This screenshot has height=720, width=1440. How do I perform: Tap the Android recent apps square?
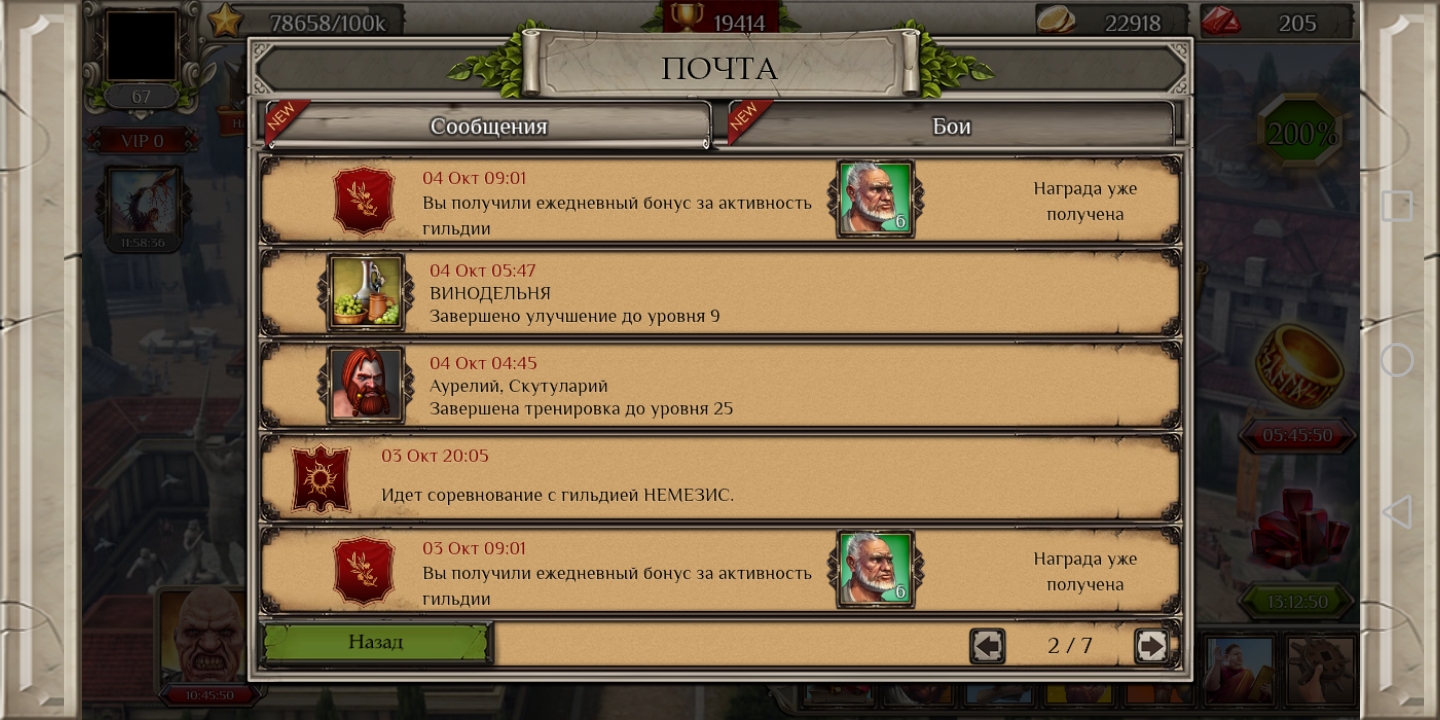click(1397, 206)
